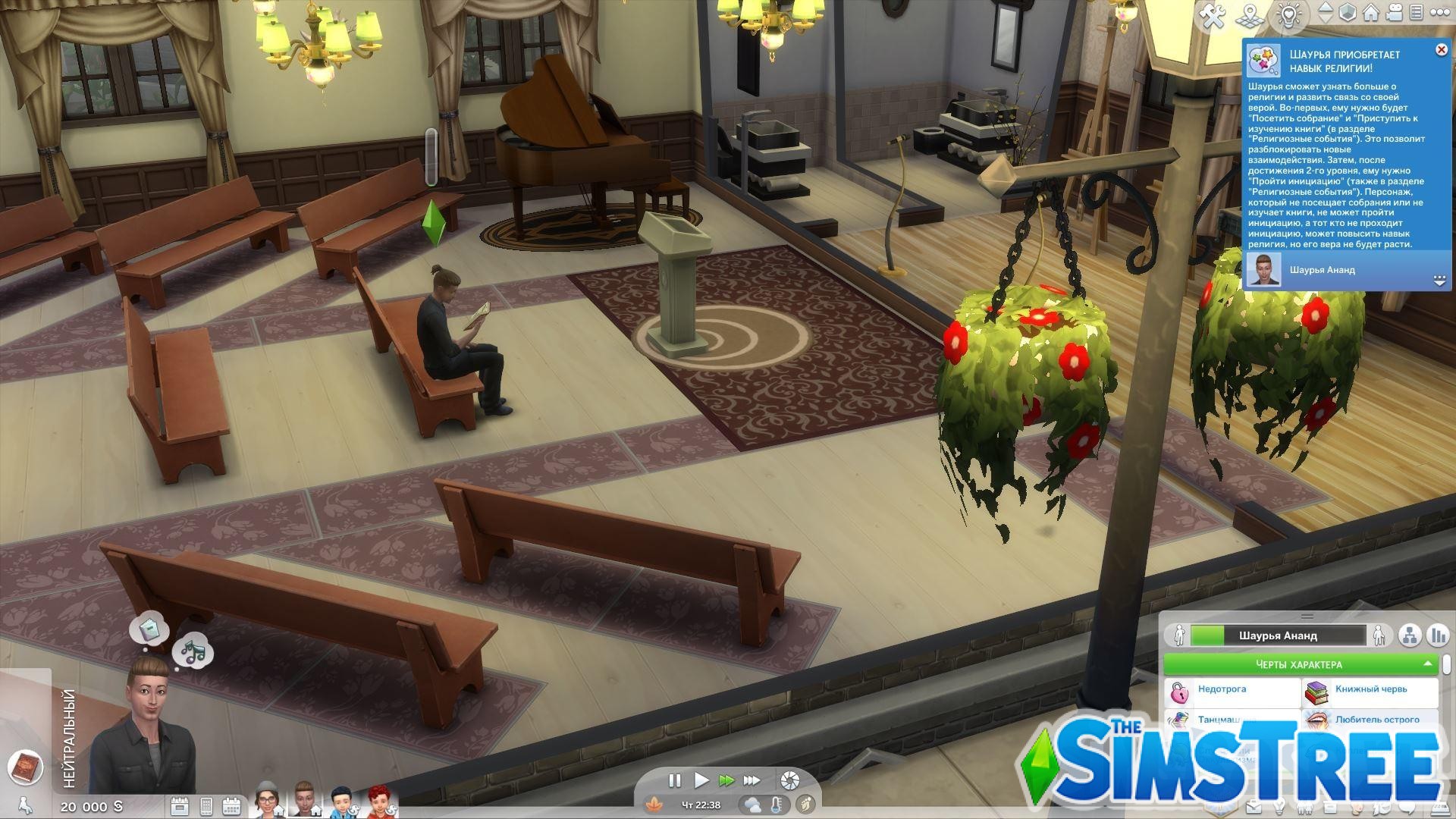Image resolution: width=1456 pixels, height=819 pixels.
Task: Open the ellipsis more-options menu at top right
Action: [x=1439, y=13]
